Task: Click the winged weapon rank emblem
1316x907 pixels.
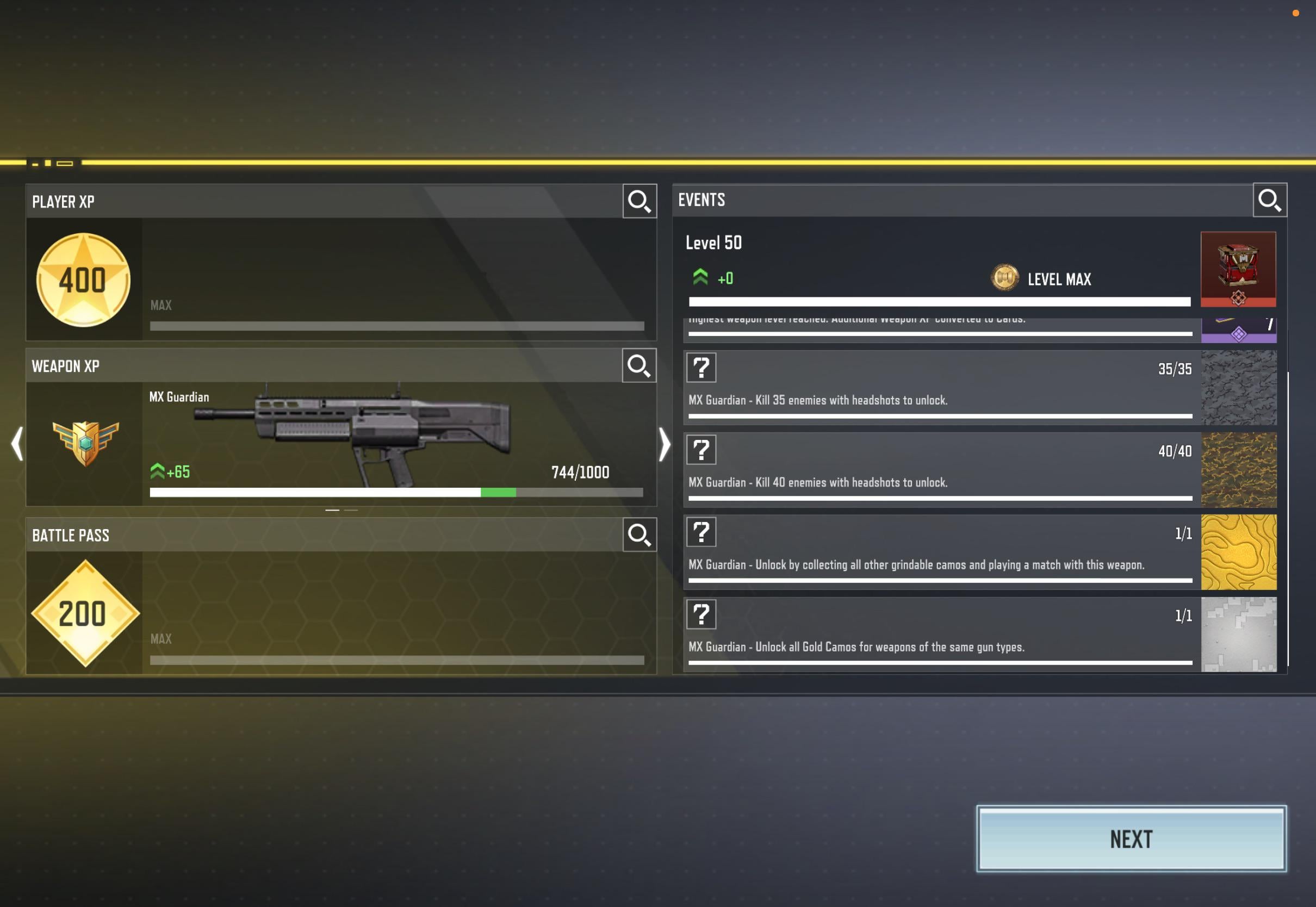Action: (85, 443)
